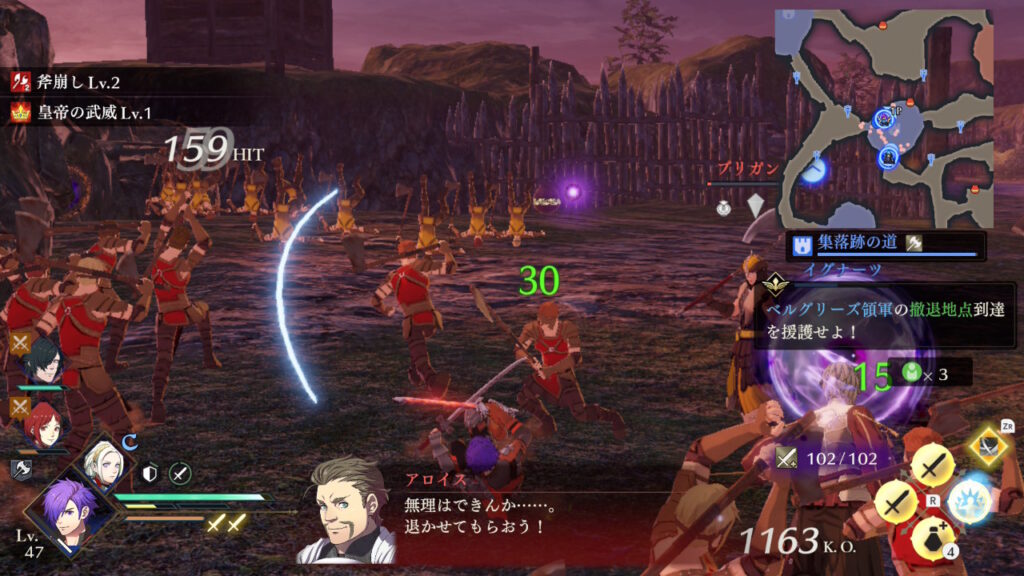Click the weapon durability sword icon

[785, 458]
